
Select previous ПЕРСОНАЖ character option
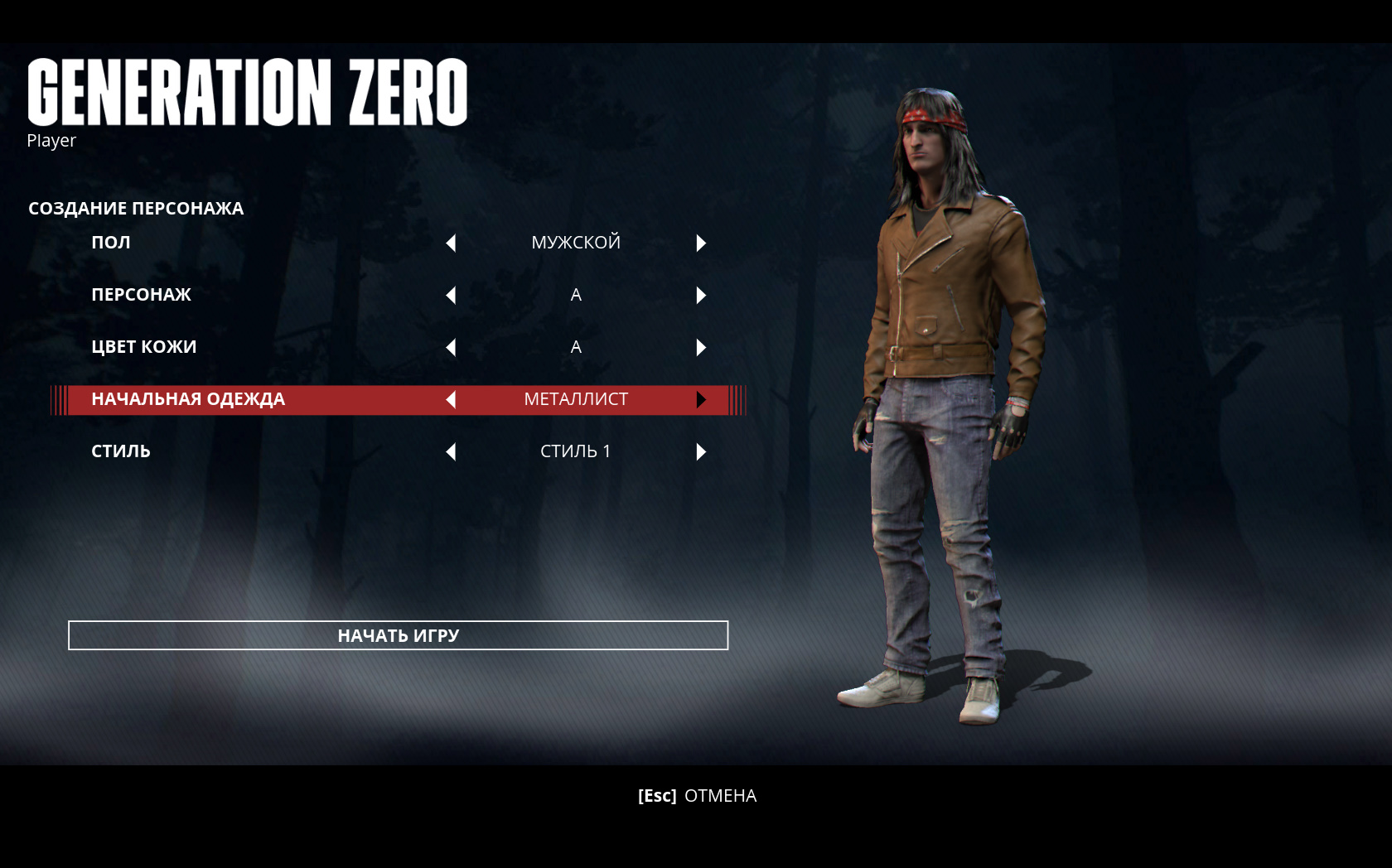[451, 295]
